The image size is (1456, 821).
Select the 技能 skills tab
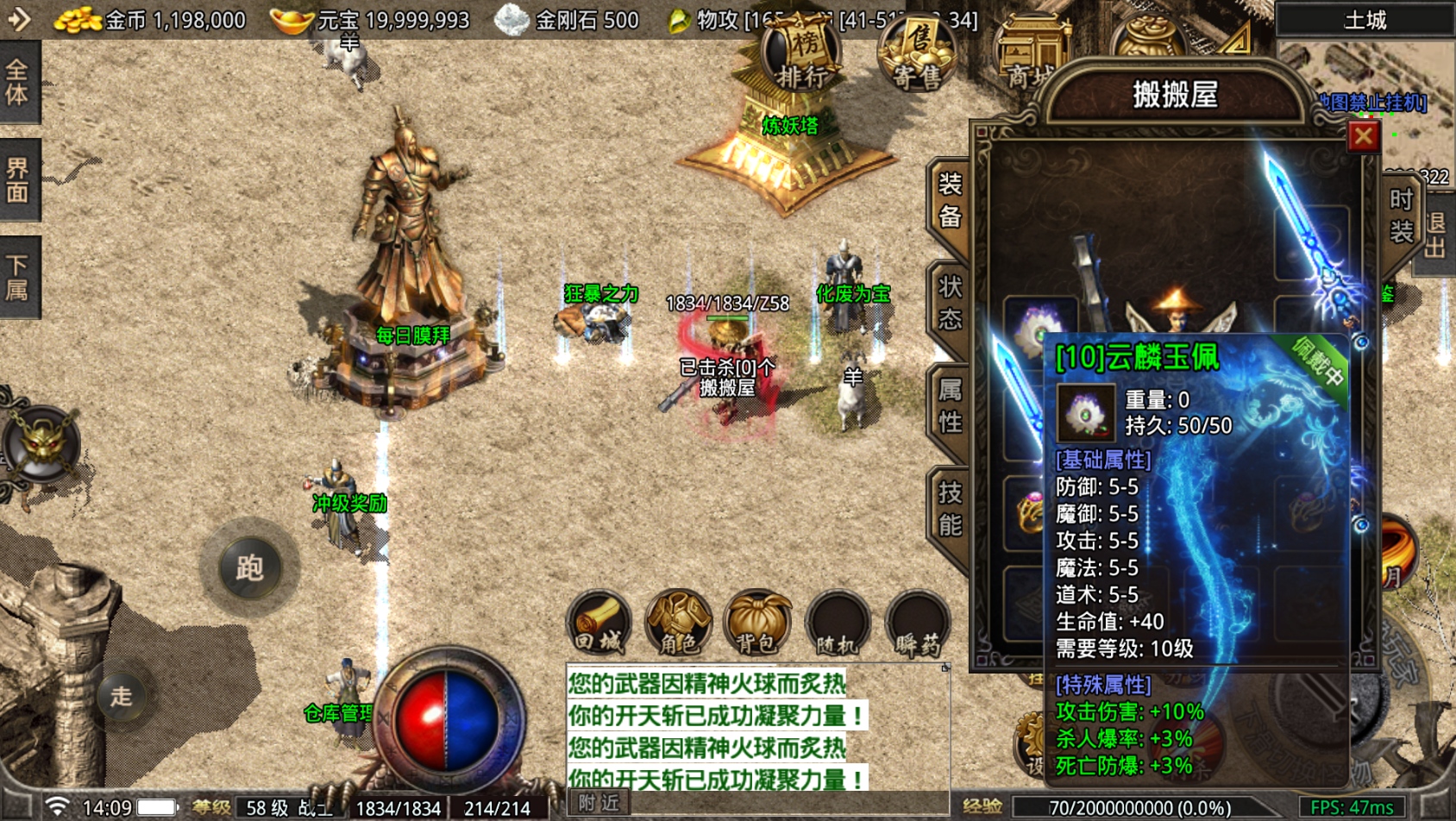coord(950,509)
